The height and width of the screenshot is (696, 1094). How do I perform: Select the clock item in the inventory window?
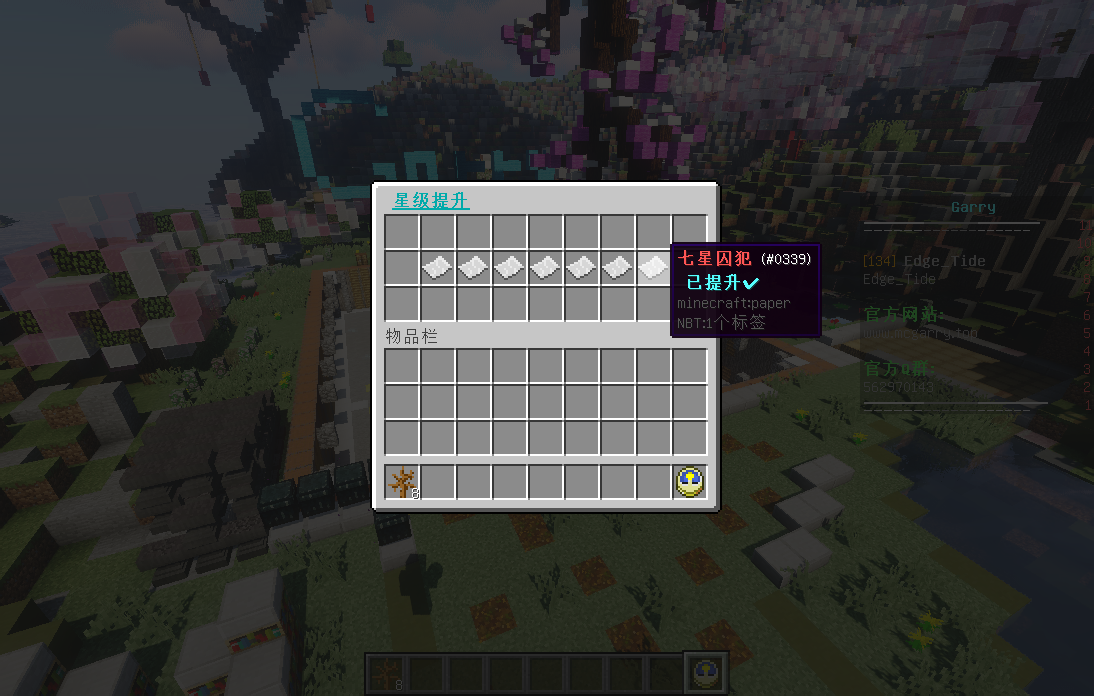tap(690, 482)
